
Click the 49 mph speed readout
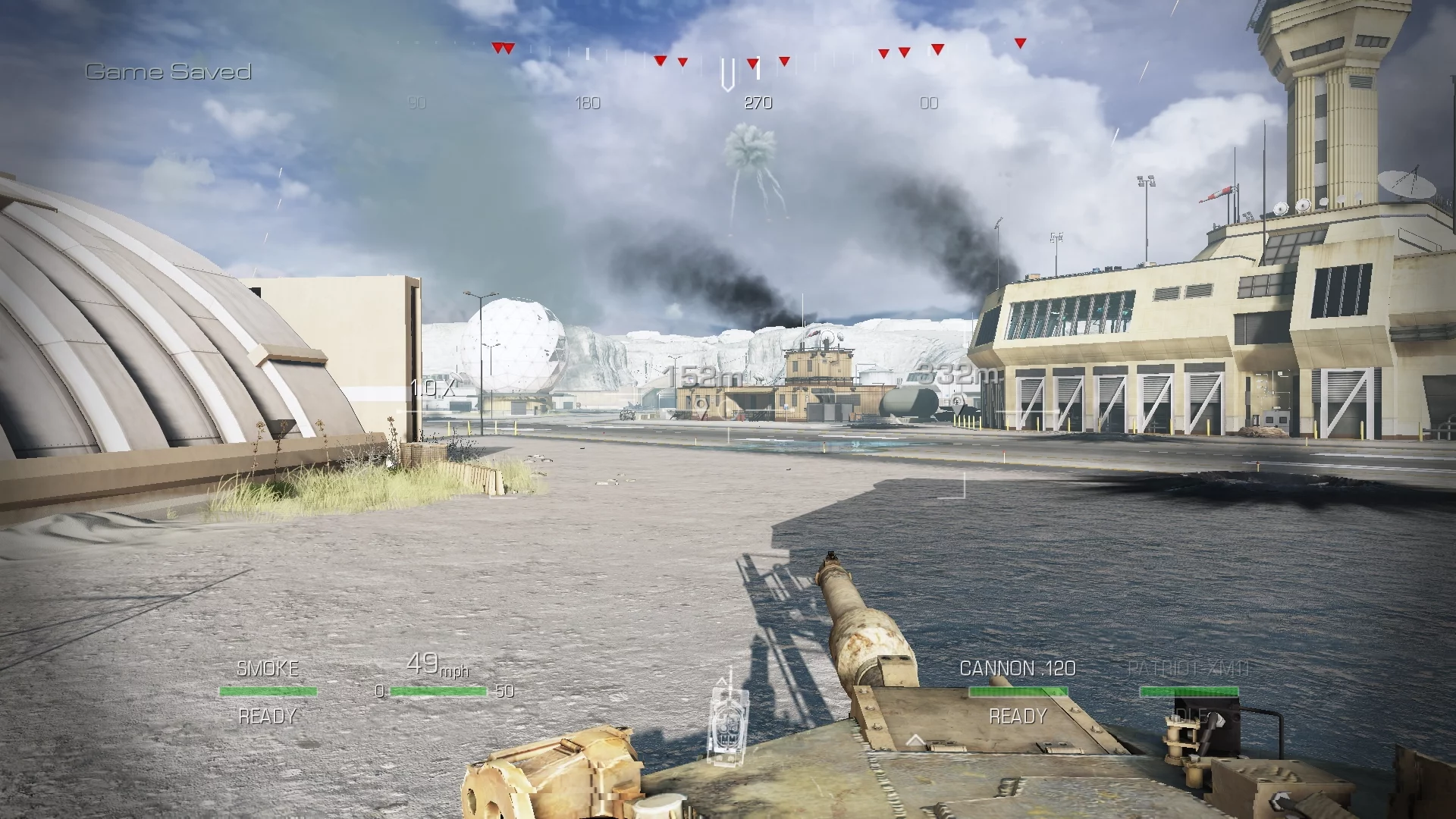coord(437,666)
